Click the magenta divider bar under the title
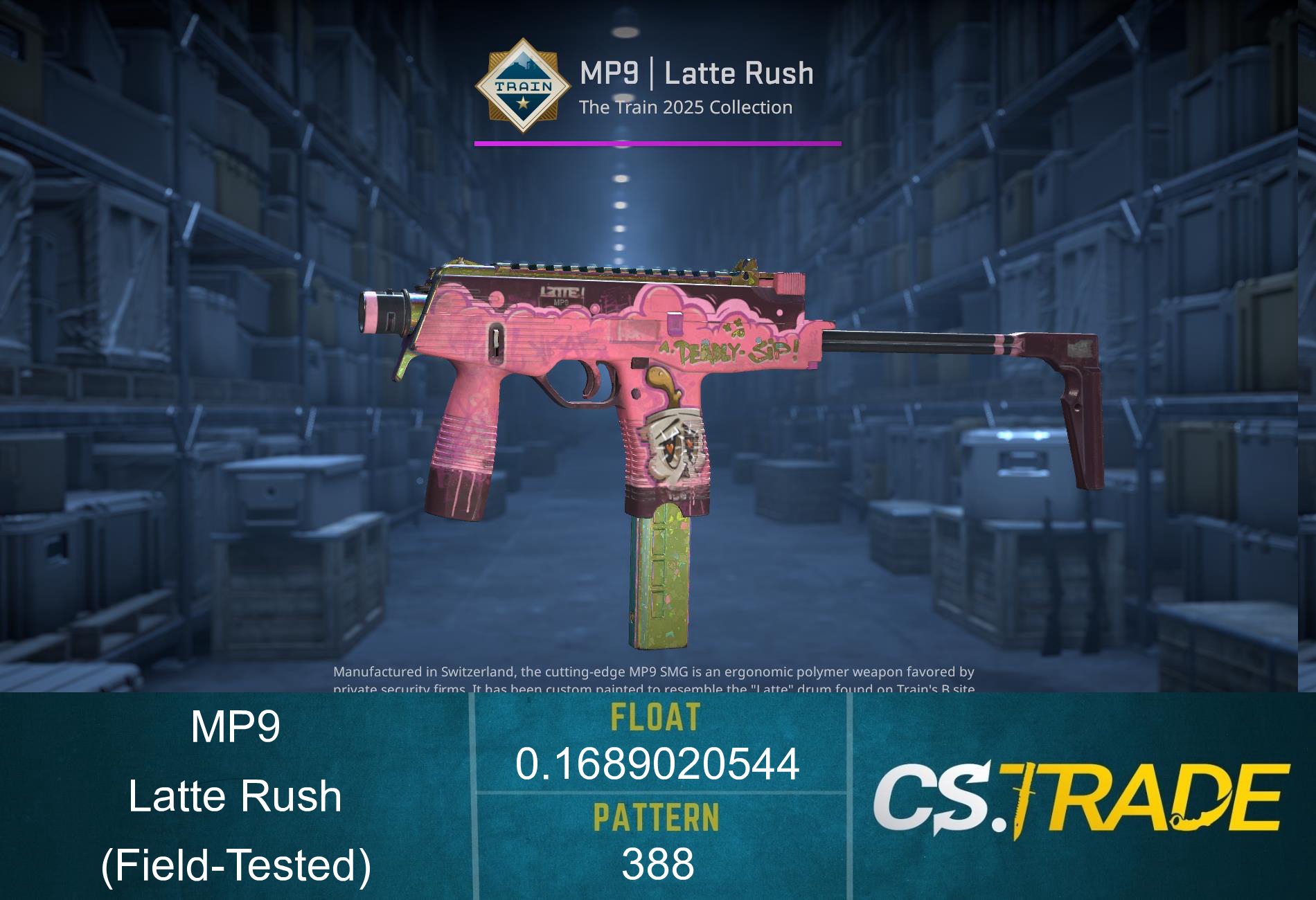 [x=657, y=144]
